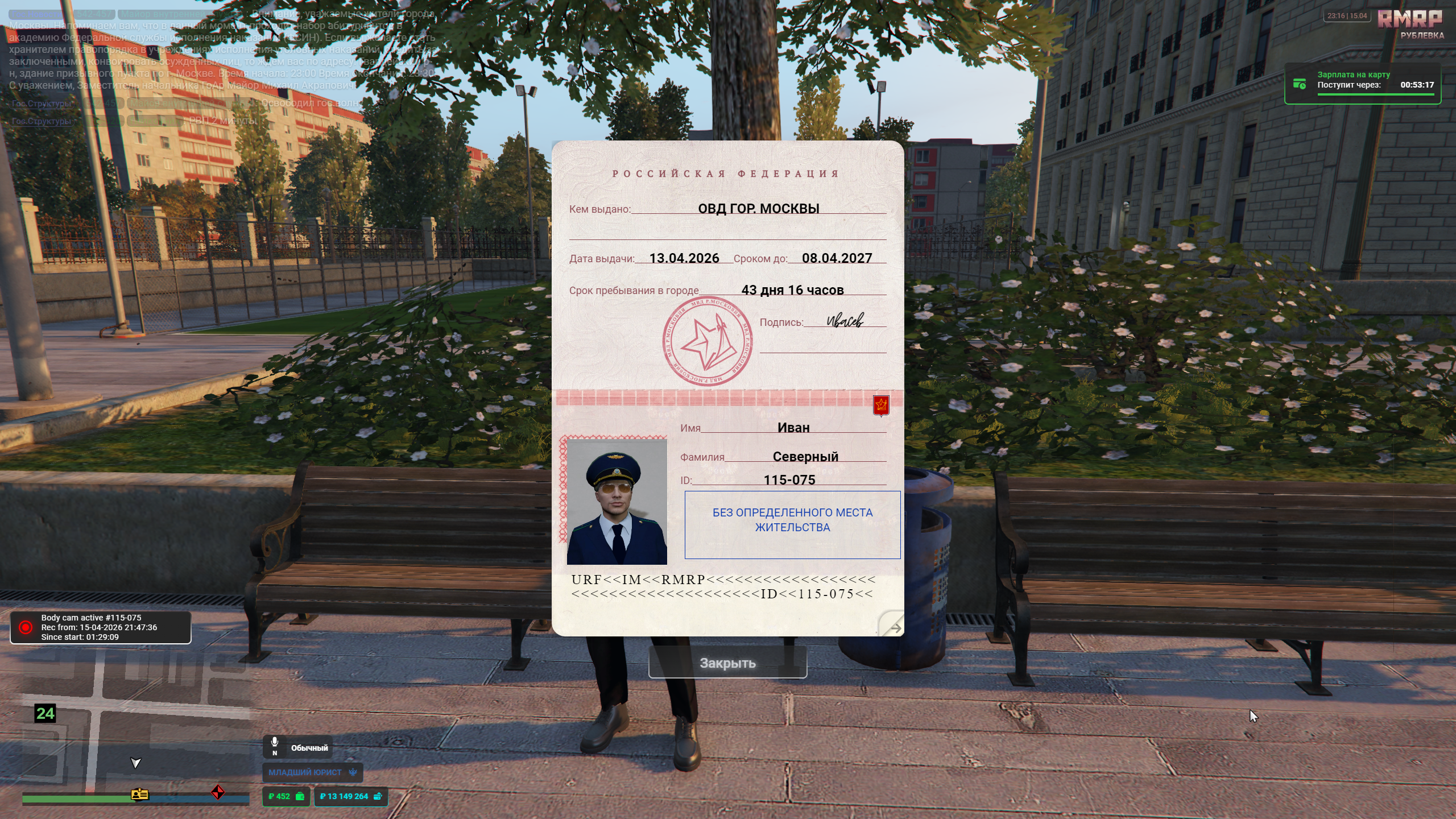This screenshot has height=819, width=1456.
Task: Open the bank balance ₽ 13 149 264
Action: pos(350,796)
